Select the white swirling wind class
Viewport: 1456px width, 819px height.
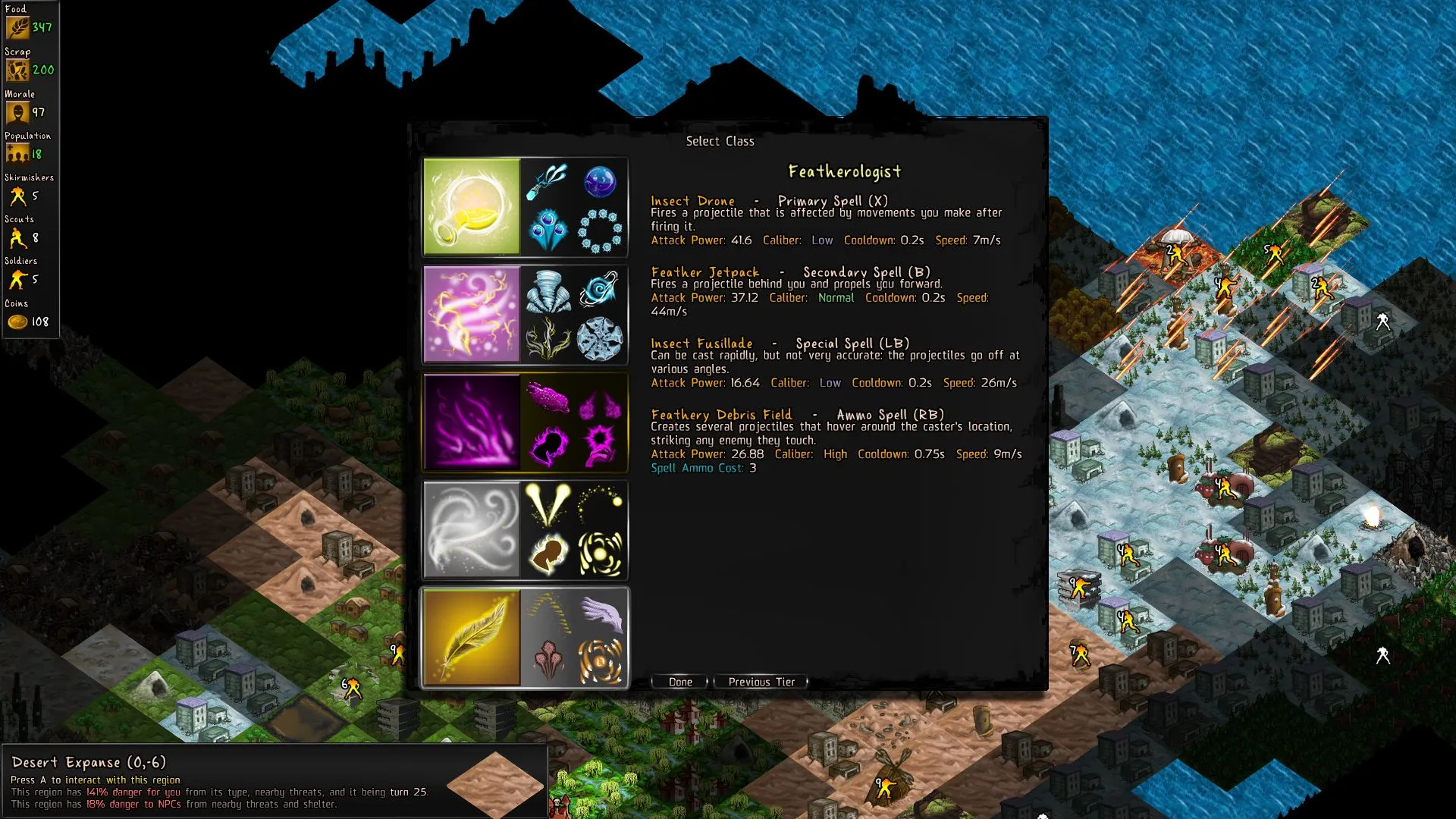472,529
